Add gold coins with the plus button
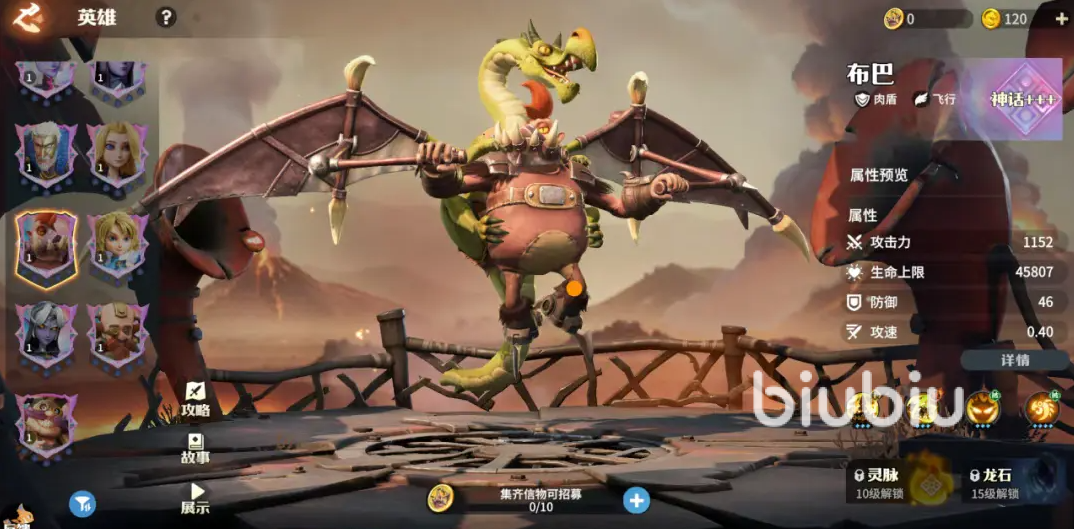This screenshot has width=1074, height=529. (x=1061, y=19)
